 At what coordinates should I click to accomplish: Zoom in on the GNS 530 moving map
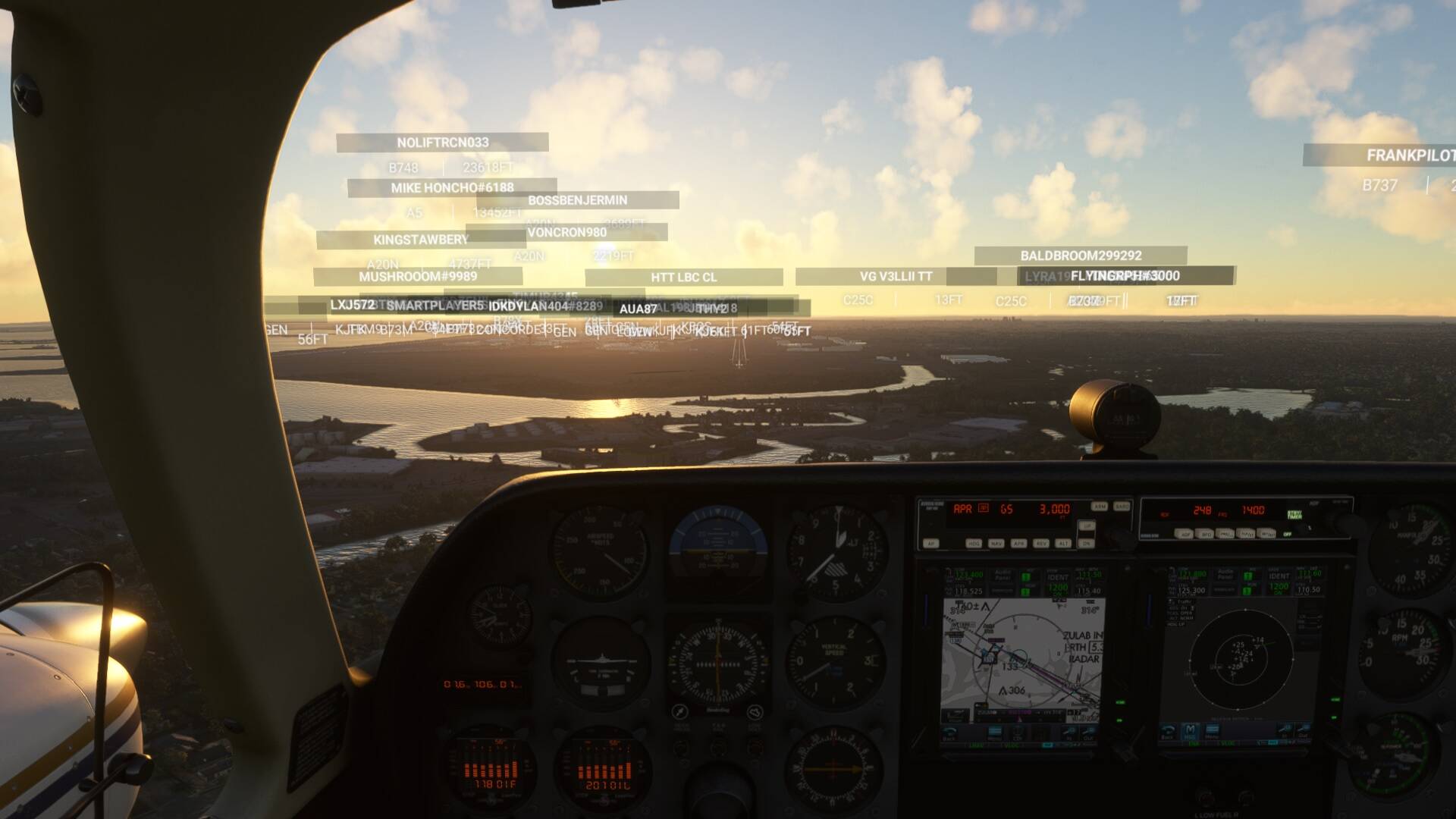tap(1068, 731)
